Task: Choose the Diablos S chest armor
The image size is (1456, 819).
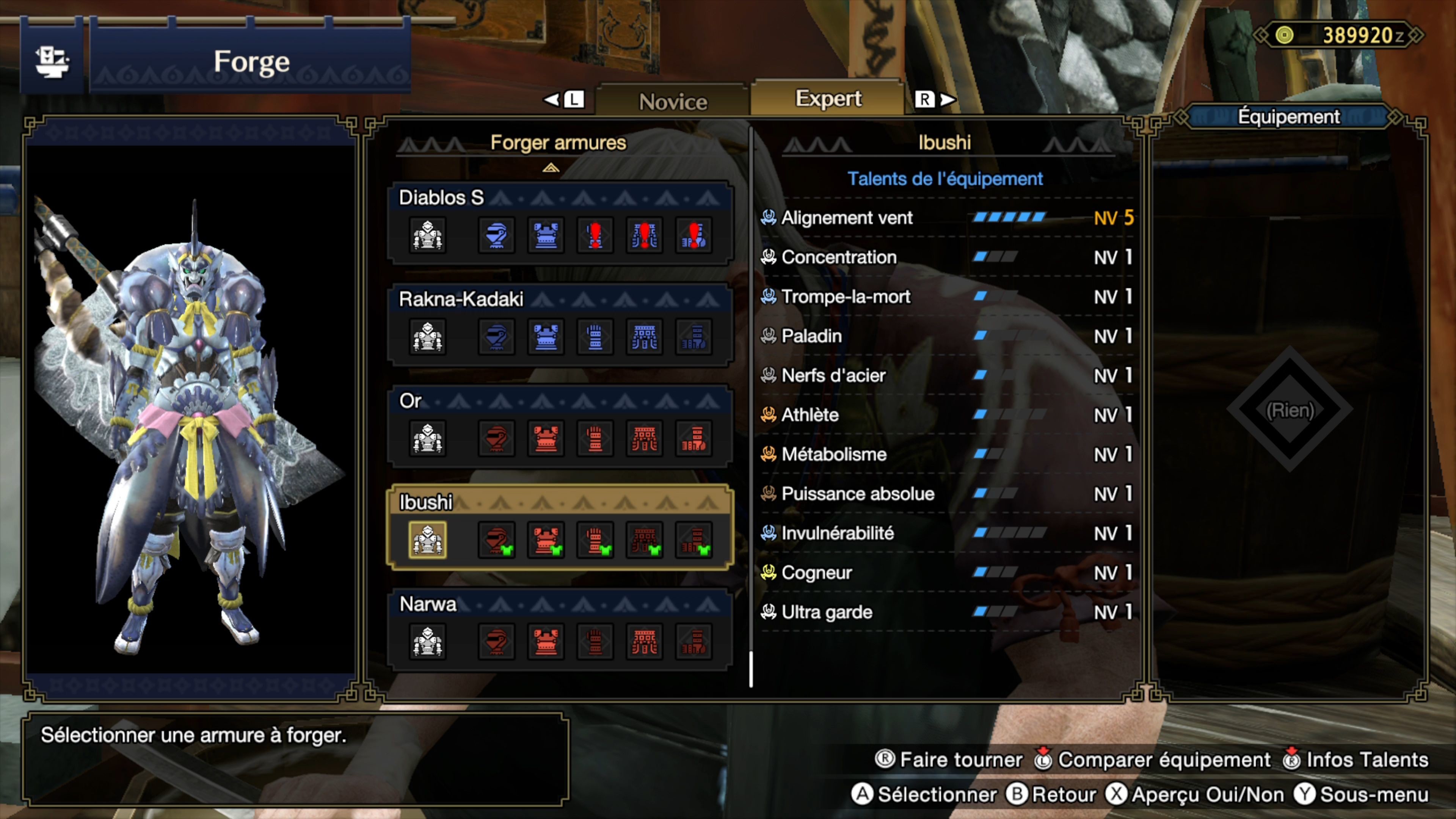Action: pos(546,235)
